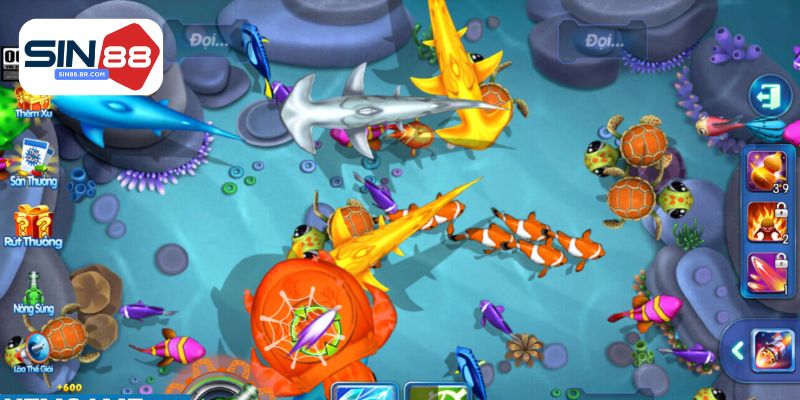The width and height of the screenshot is (800, 400).
Task: Click the SIN88 logo
Action: tap(90, 55)
